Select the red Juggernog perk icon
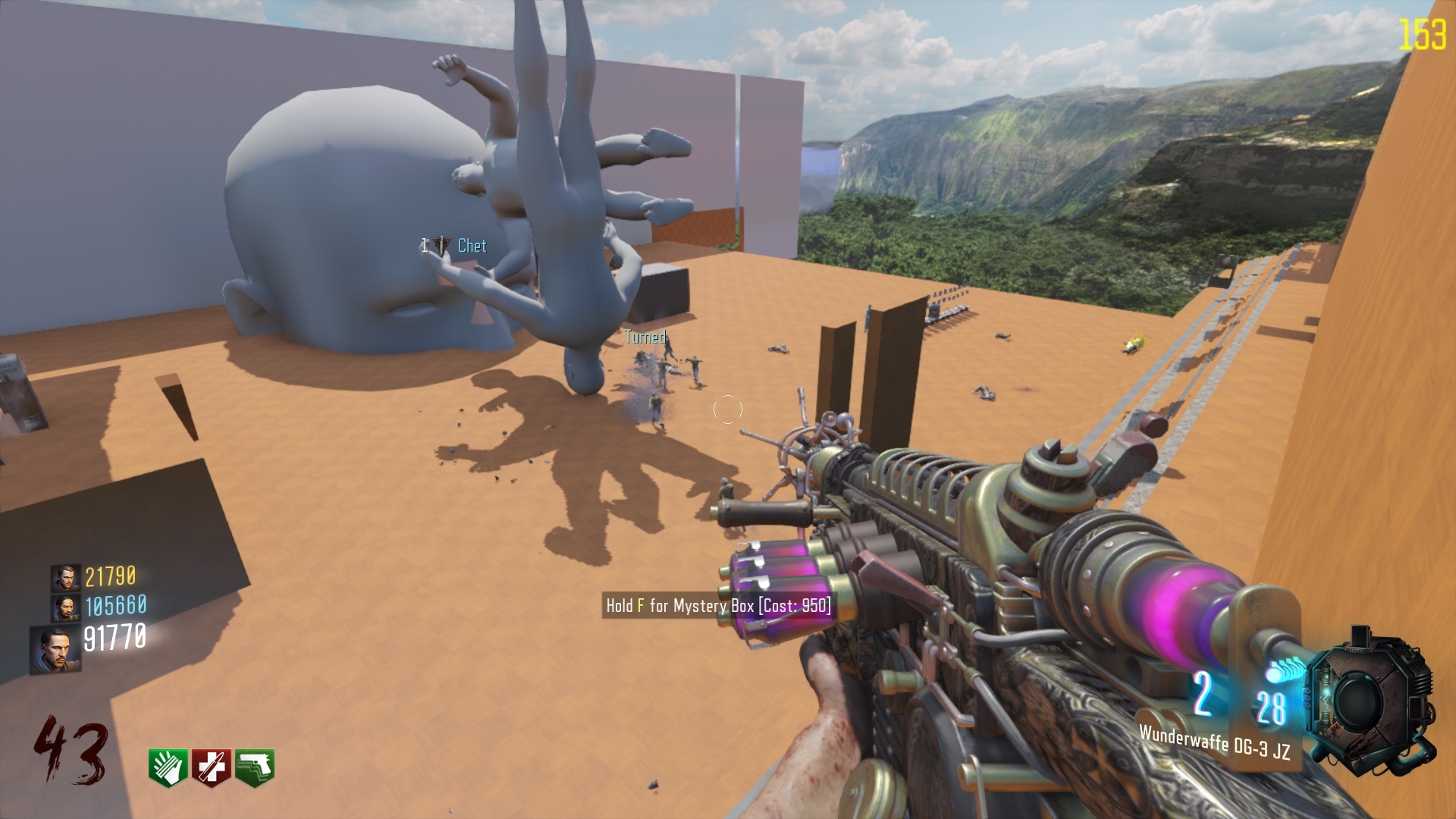The height and width of the screenshot is (819, 1456). 211,767
